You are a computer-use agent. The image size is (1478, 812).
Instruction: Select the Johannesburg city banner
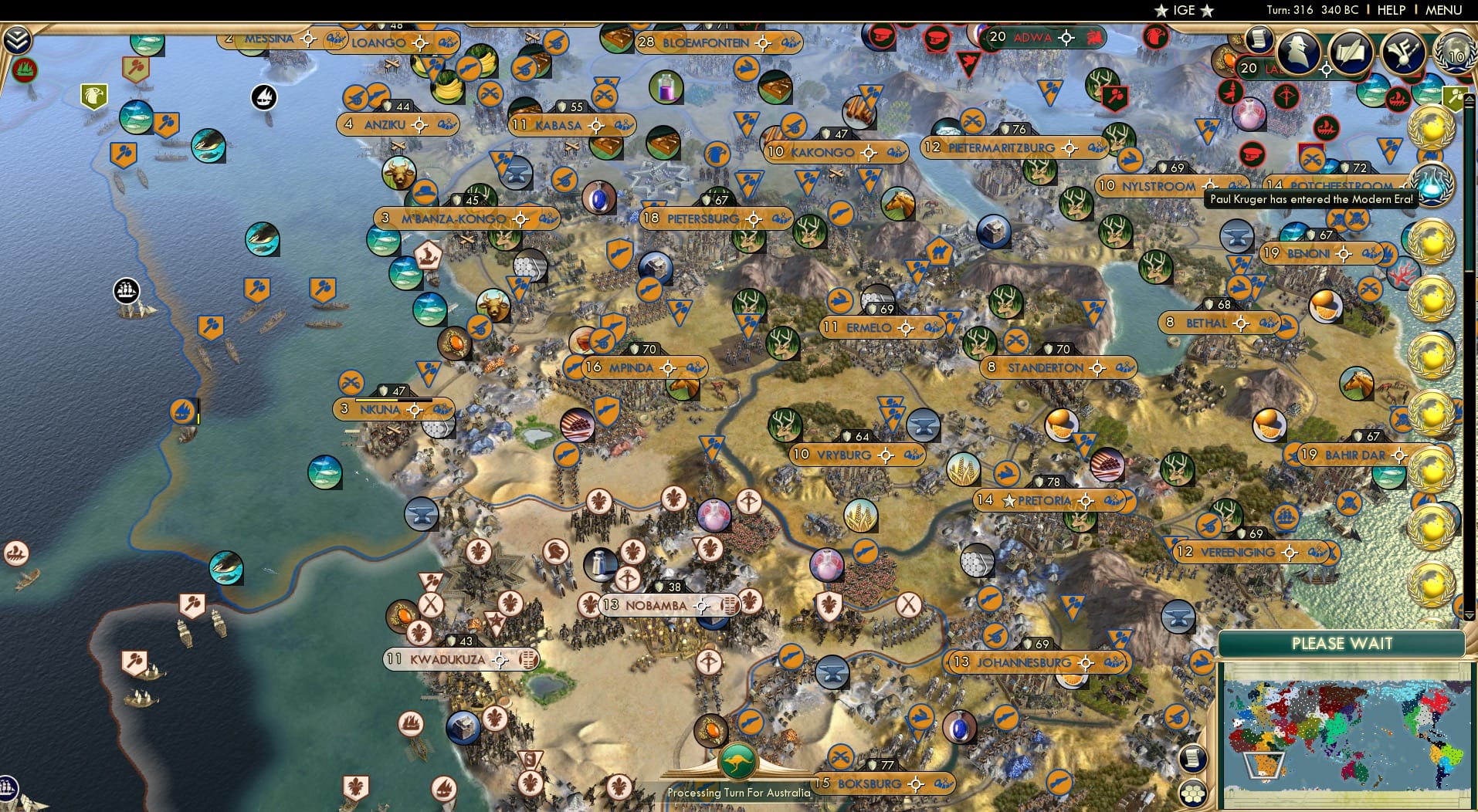click(x=1036, y=662)
